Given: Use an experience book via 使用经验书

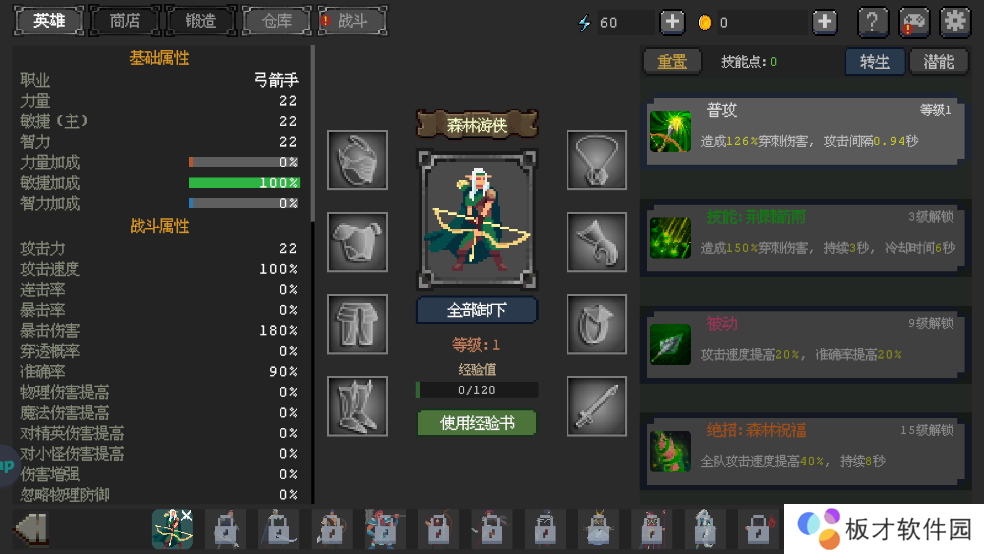Looking at the screenshot, I should (x=477, y=423).
